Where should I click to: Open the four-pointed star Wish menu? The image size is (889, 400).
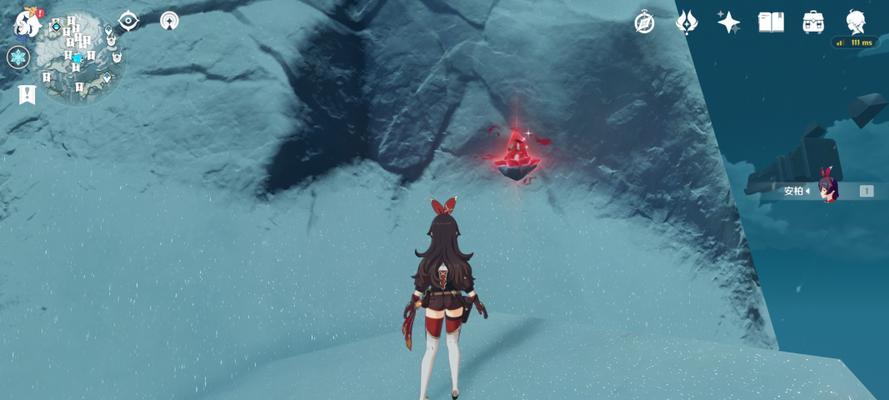coord(729,22)
